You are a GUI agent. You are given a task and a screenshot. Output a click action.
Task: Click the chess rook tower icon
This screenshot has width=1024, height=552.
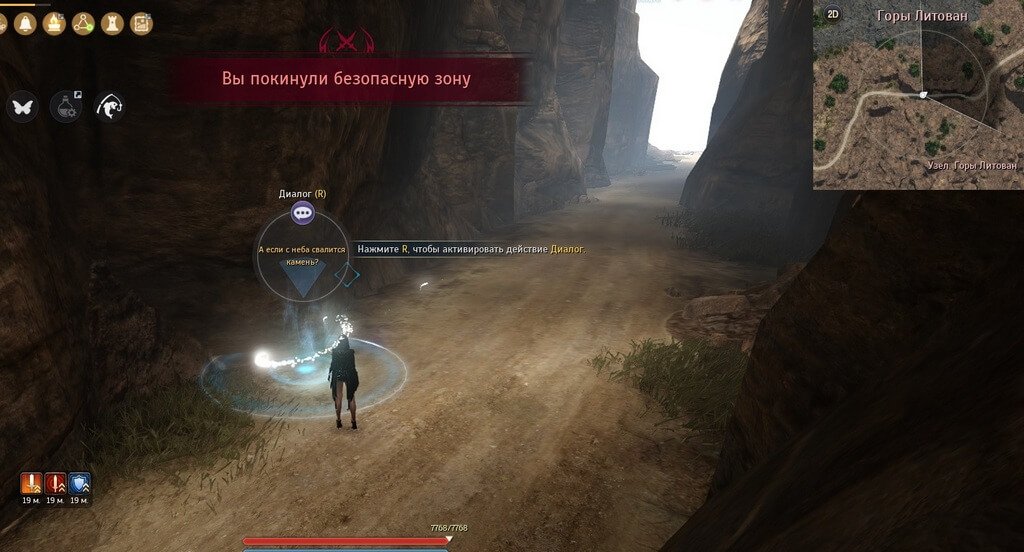[x=112, y=22]
